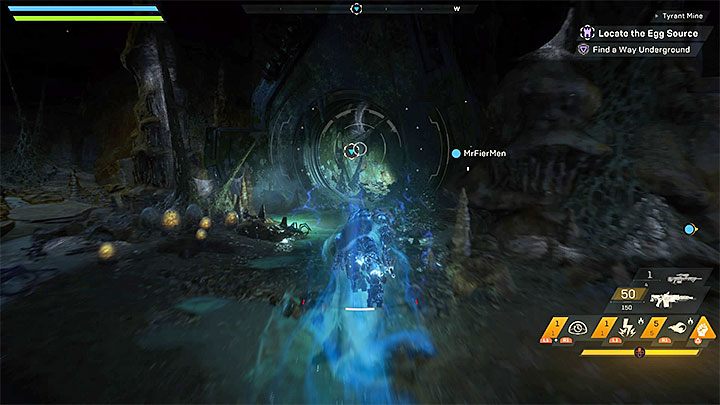Click the Tyrant Mine location label
This screenshot has height=405, width=720.
pos(684,16)
